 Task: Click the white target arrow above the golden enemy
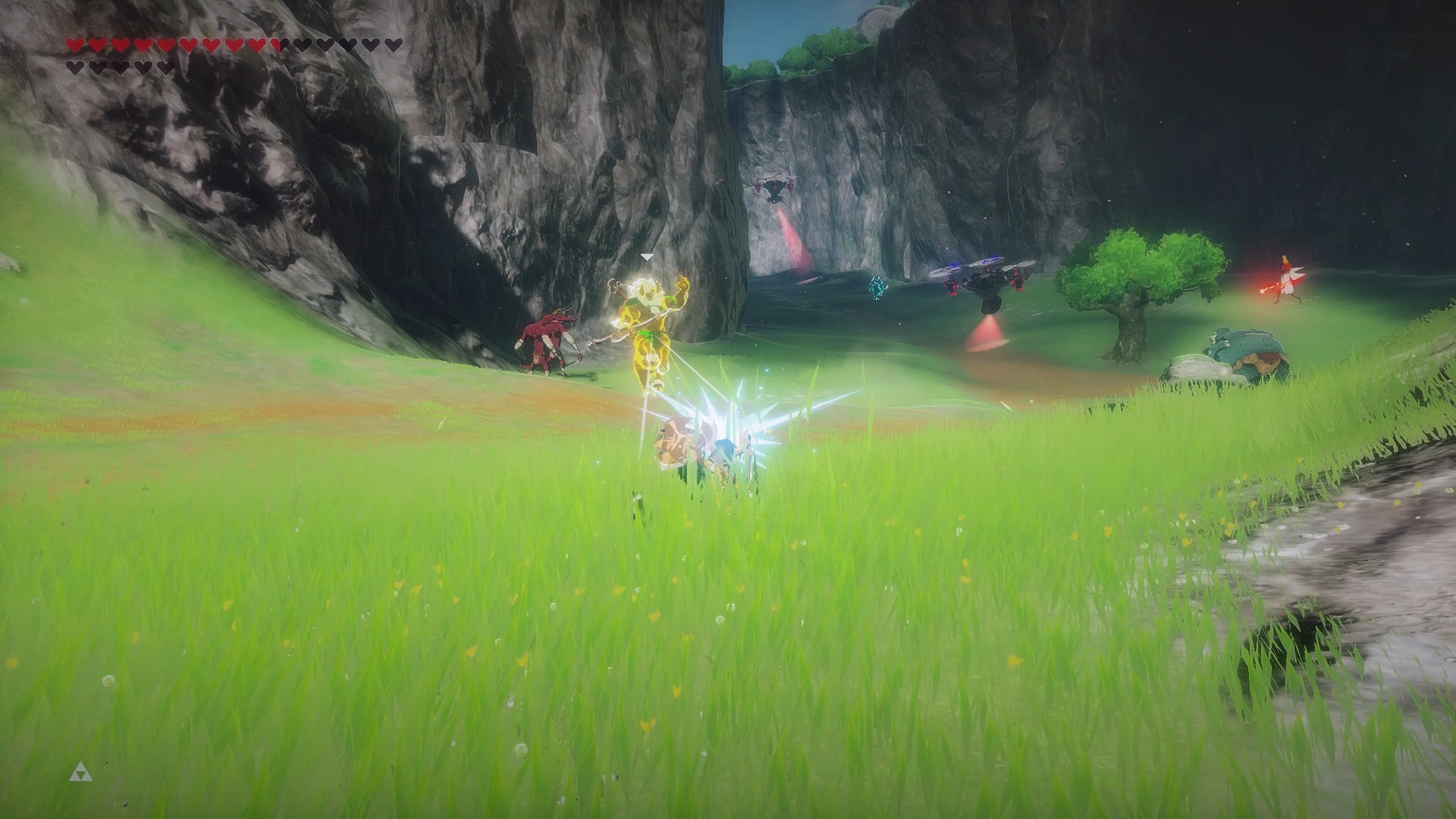pyautogui.click(x=646, y=257)
